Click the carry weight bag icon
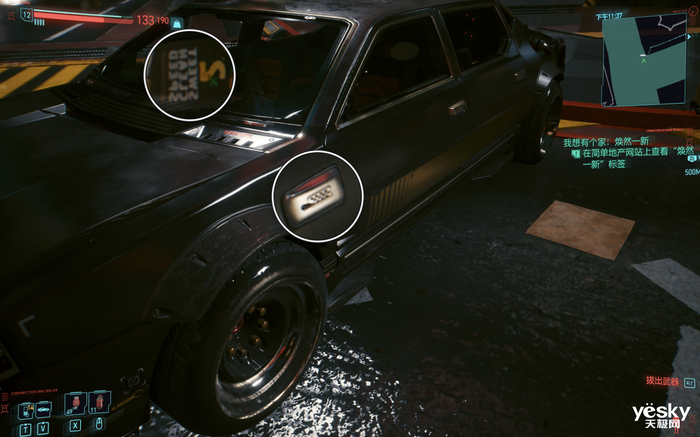 point(176,22)
